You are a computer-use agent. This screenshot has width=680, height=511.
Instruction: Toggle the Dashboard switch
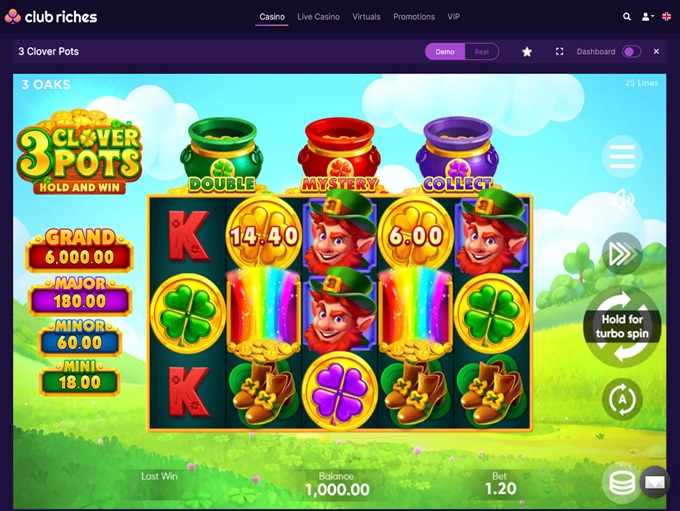point(631,52)
